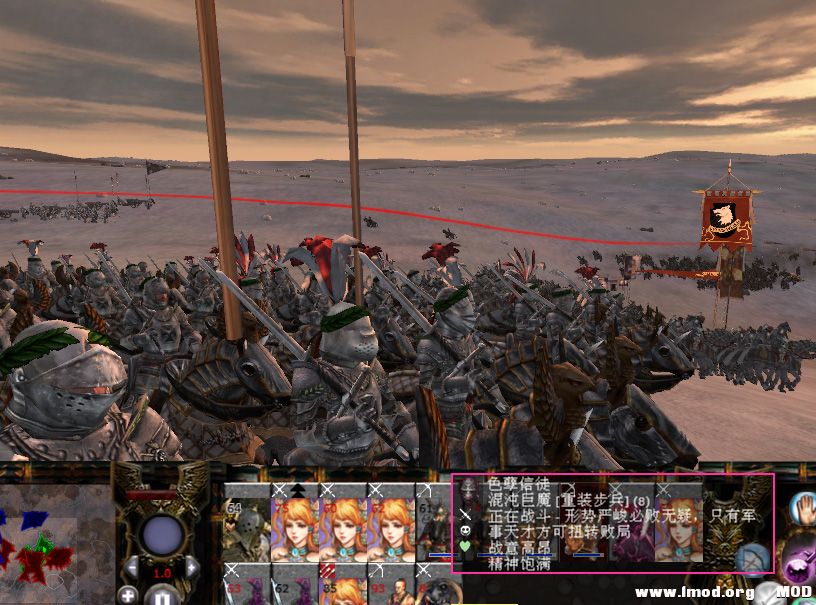Screen dimensions: 816x605
Task: Pause the battle
Action: pos(162,595)
